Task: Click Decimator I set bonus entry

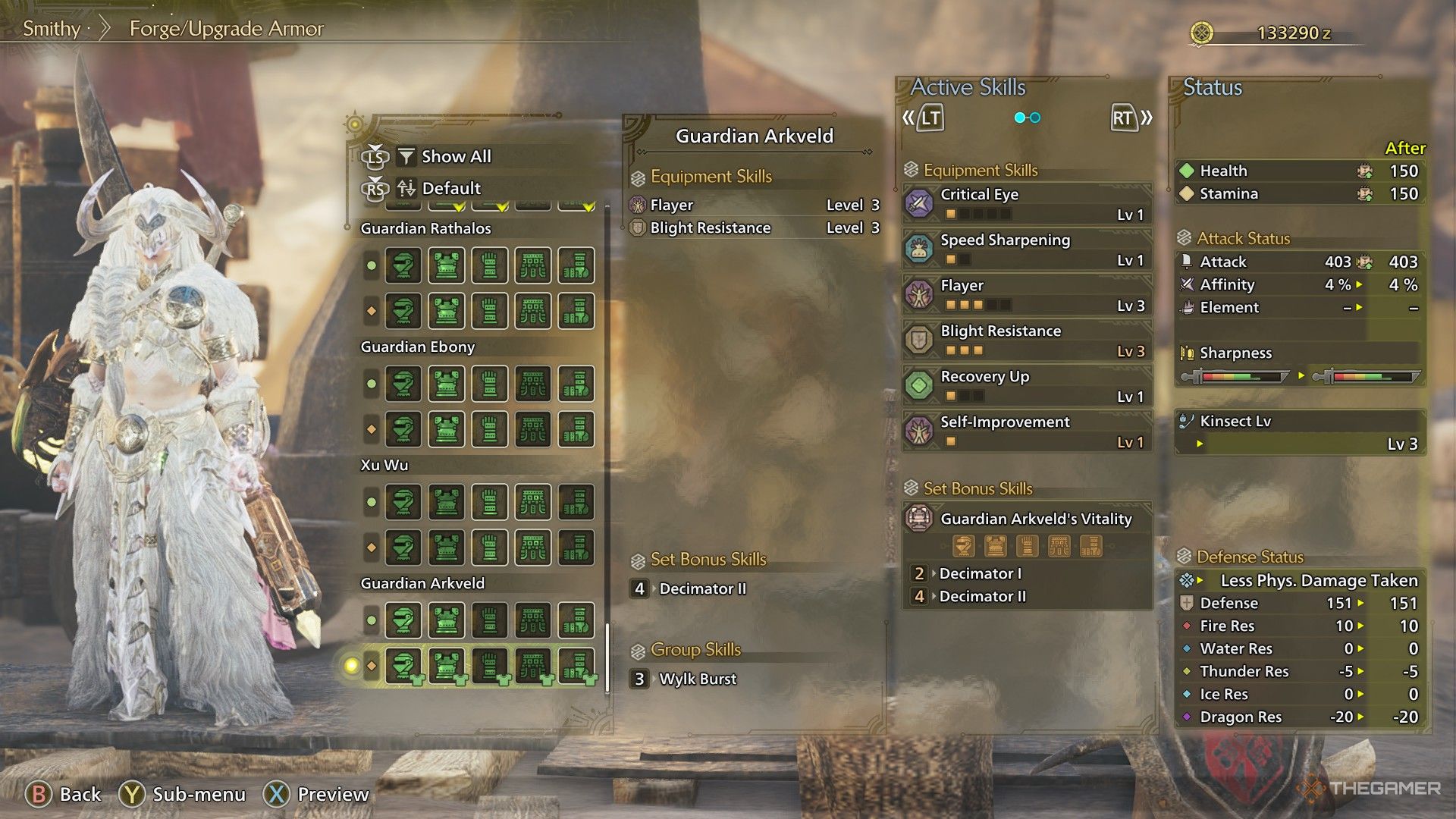Action: click(x=980, y=574)
